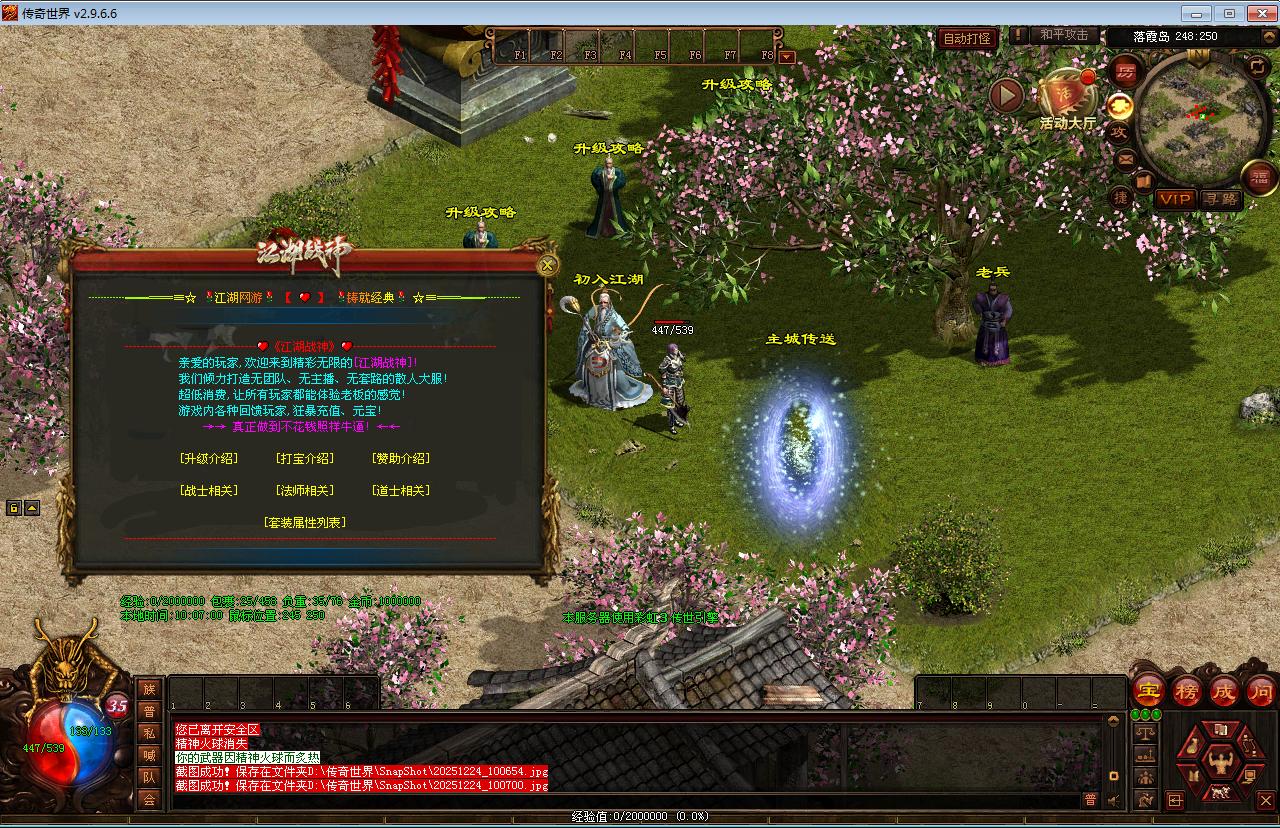
Task: Select the 法师相关 option
Action: (x=304, y=491)
